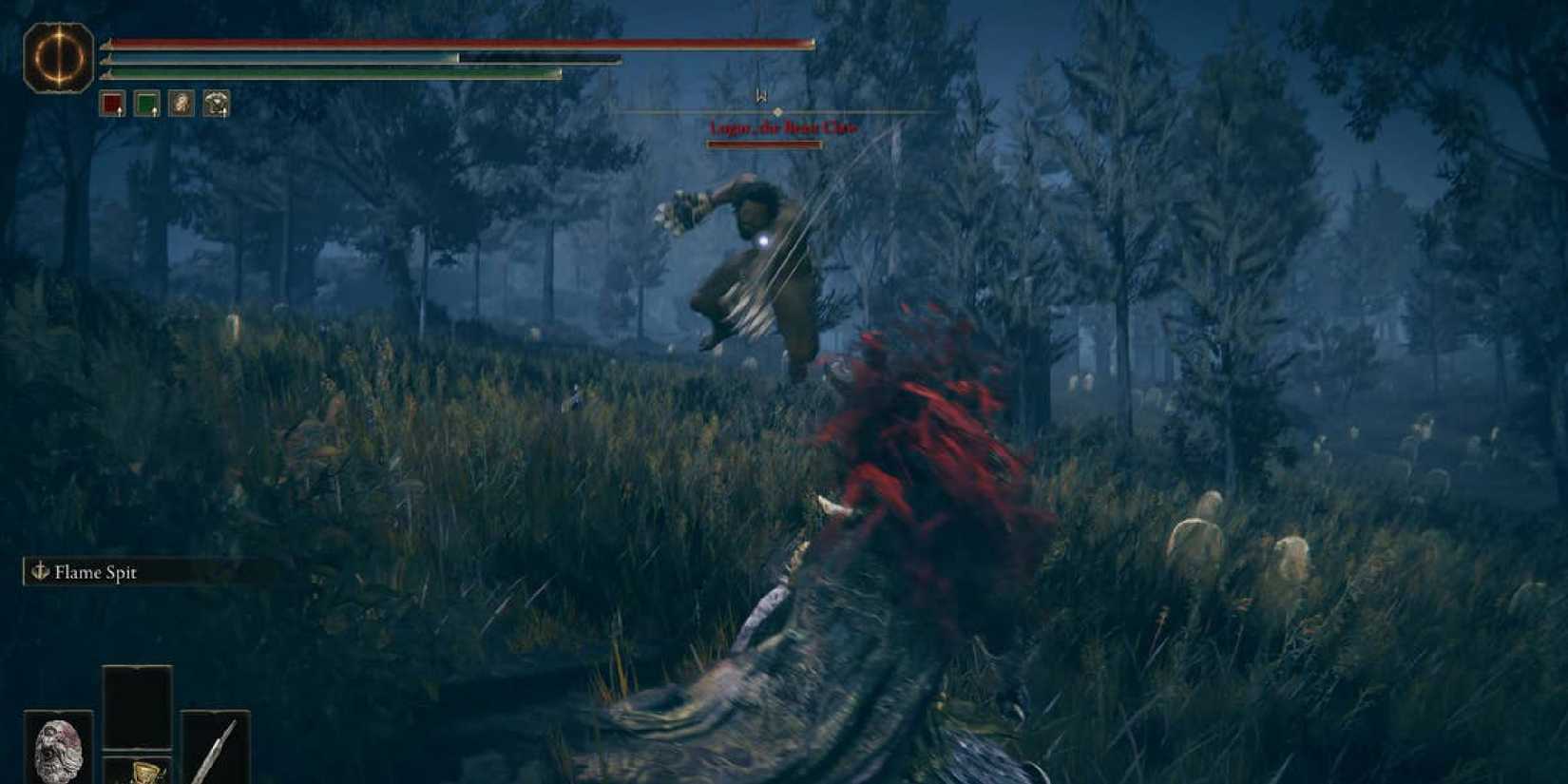This screenshot has width=1568, height=784.
Task: Click the sword emblem beside Flame Spit
Action: pyautogui.click(x=41, y=572)
